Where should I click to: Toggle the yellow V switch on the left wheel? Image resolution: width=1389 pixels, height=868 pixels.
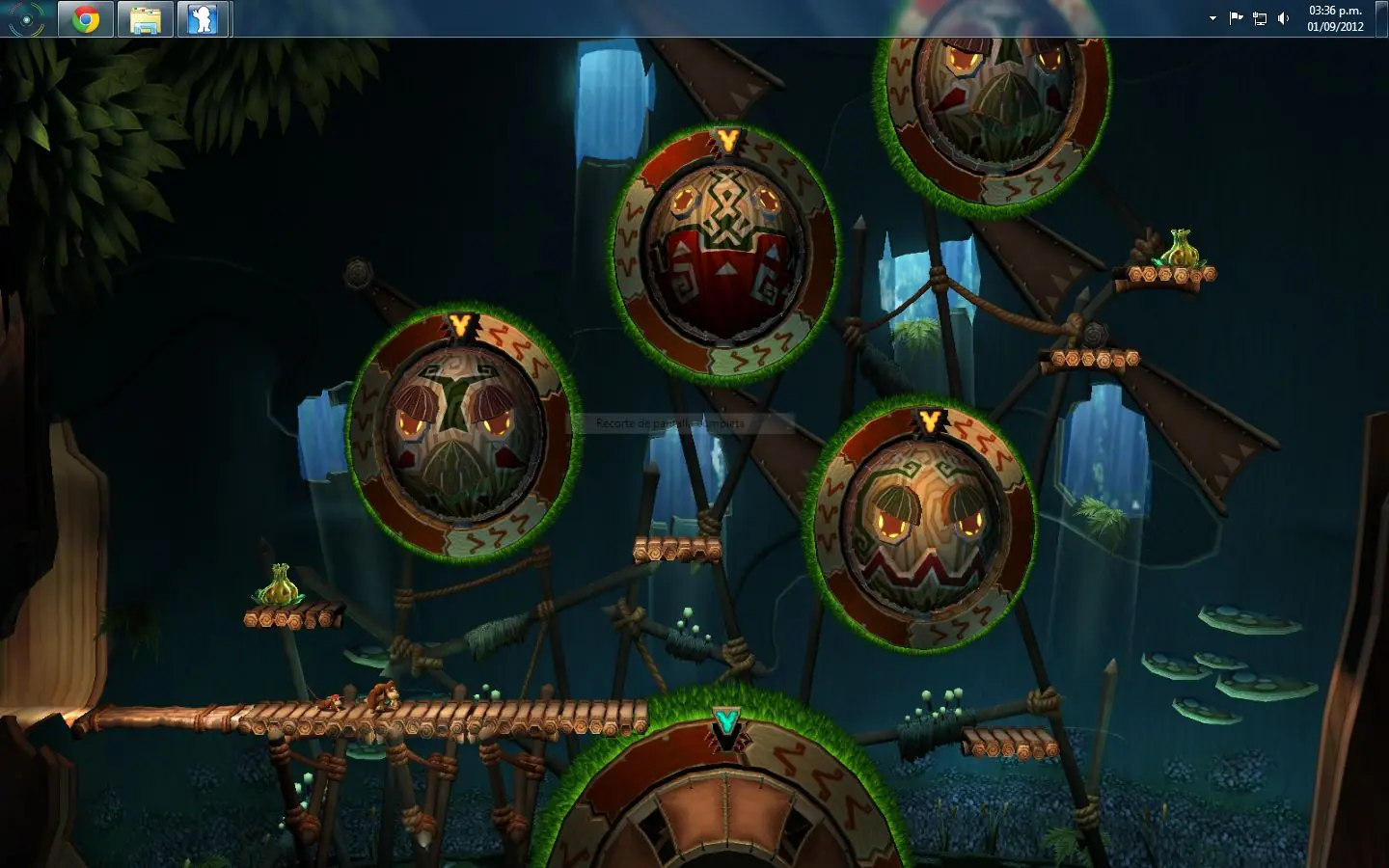(x=460, y=322)
